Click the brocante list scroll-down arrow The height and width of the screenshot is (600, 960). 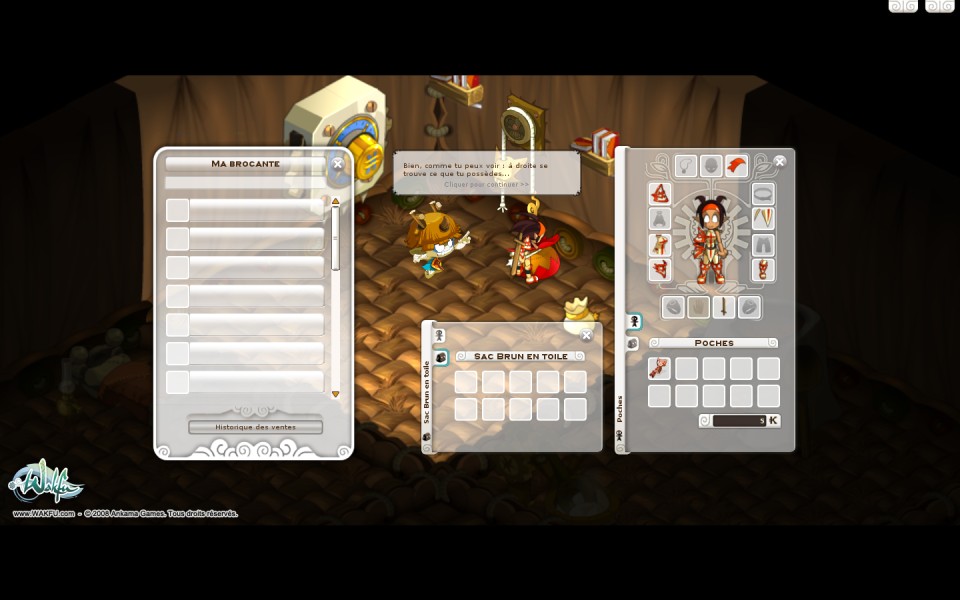pos(335,394)
